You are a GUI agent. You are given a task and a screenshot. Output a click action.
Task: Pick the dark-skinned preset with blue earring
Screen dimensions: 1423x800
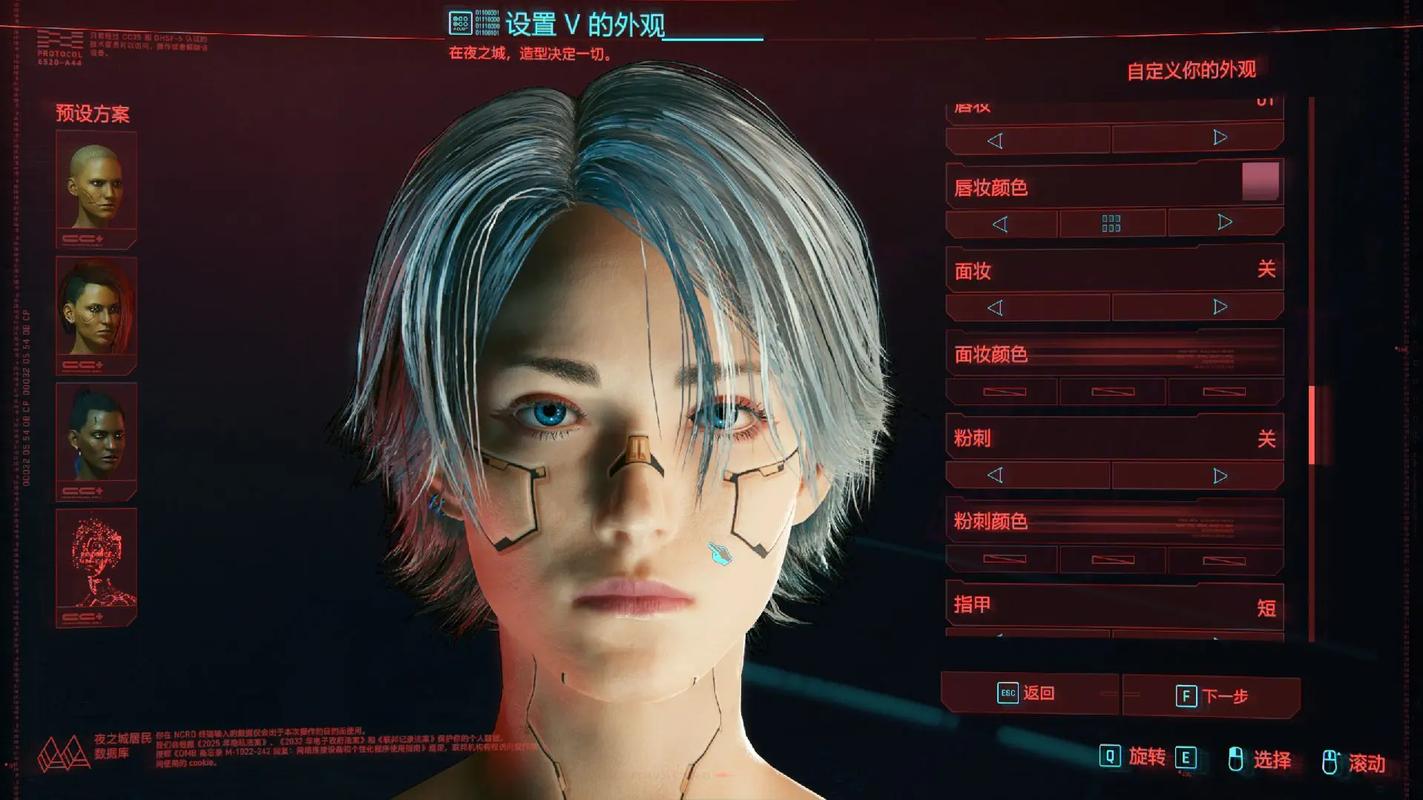coord(96,440)
